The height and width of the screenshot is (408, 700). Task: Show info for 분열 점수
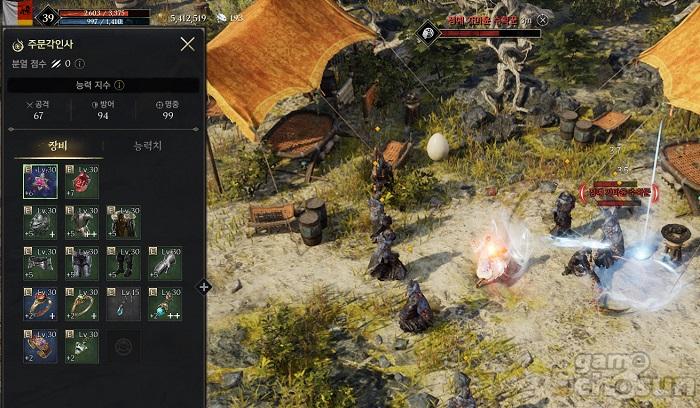pos(80,64)
